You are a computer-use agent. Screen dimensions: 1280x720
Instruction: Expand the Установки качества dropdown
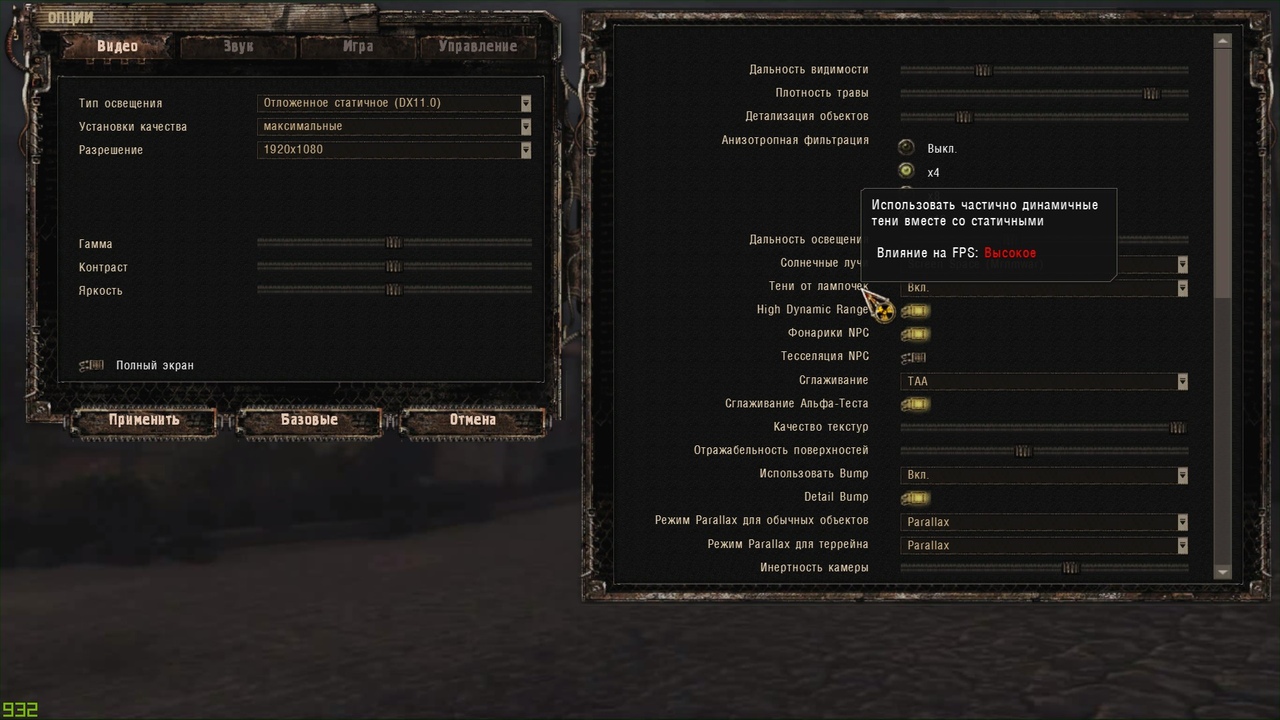394,127
